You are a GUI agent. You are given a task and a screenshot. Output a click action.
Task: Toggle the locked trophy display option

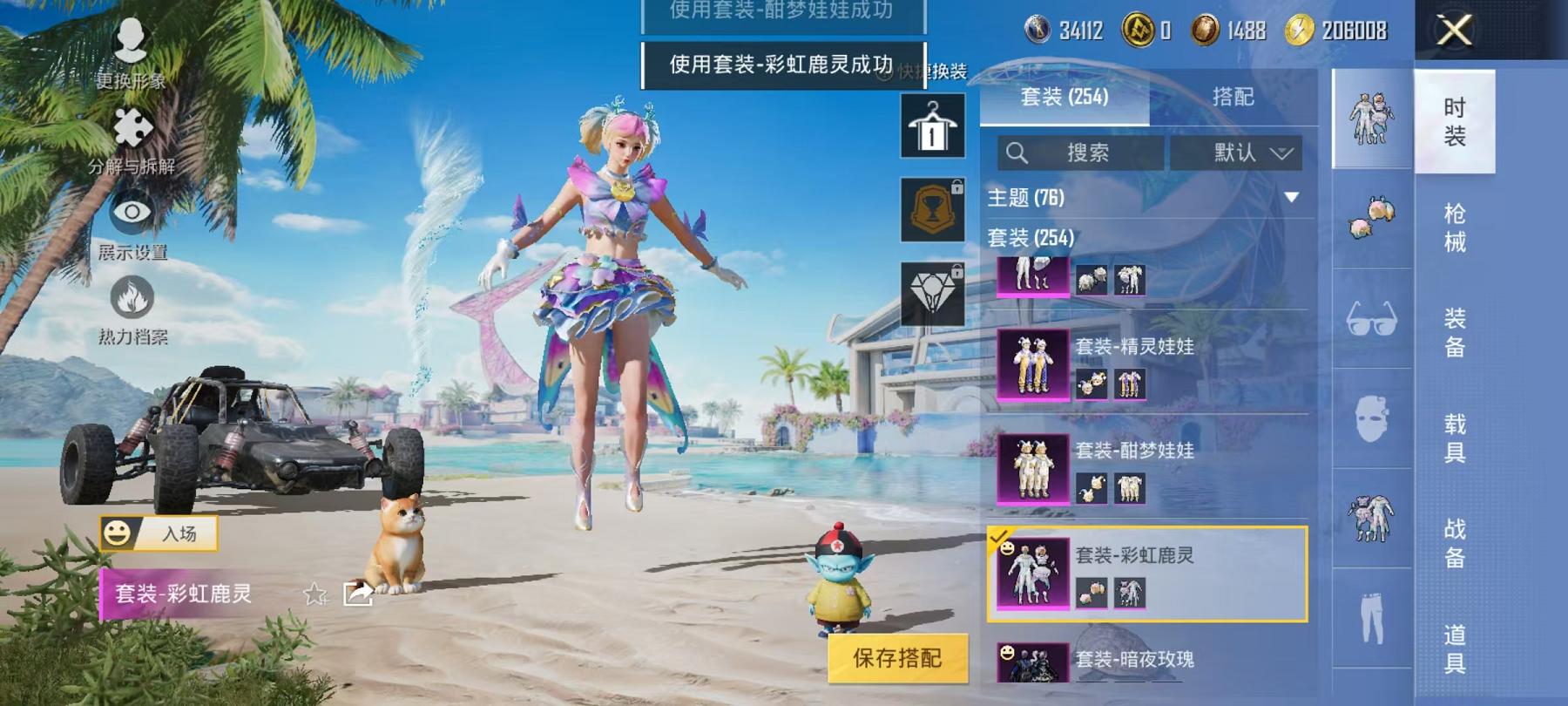933,210
